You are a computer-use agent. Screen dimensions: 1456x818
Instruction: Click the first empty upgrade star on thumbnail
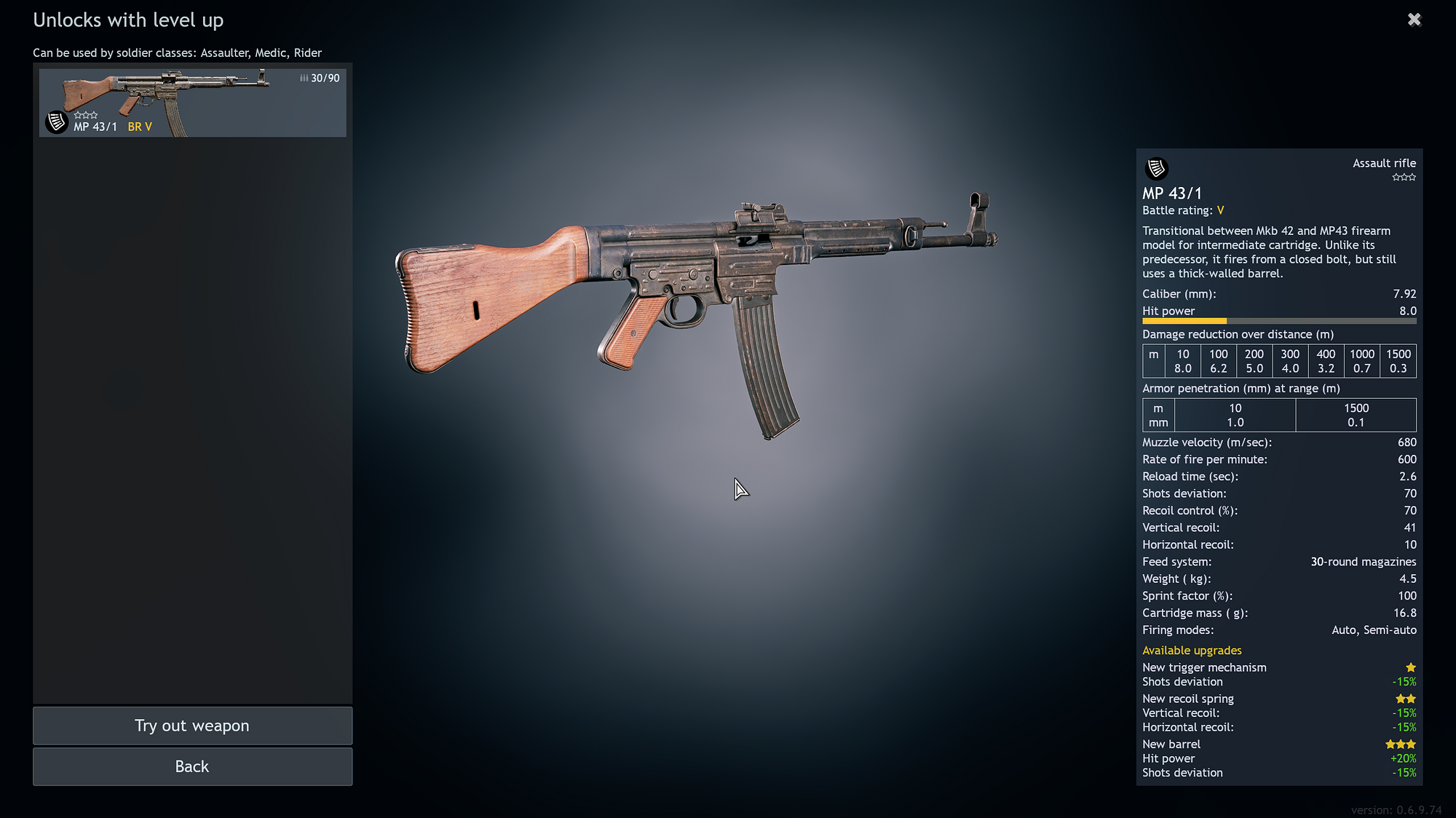(x=78, y=114)
